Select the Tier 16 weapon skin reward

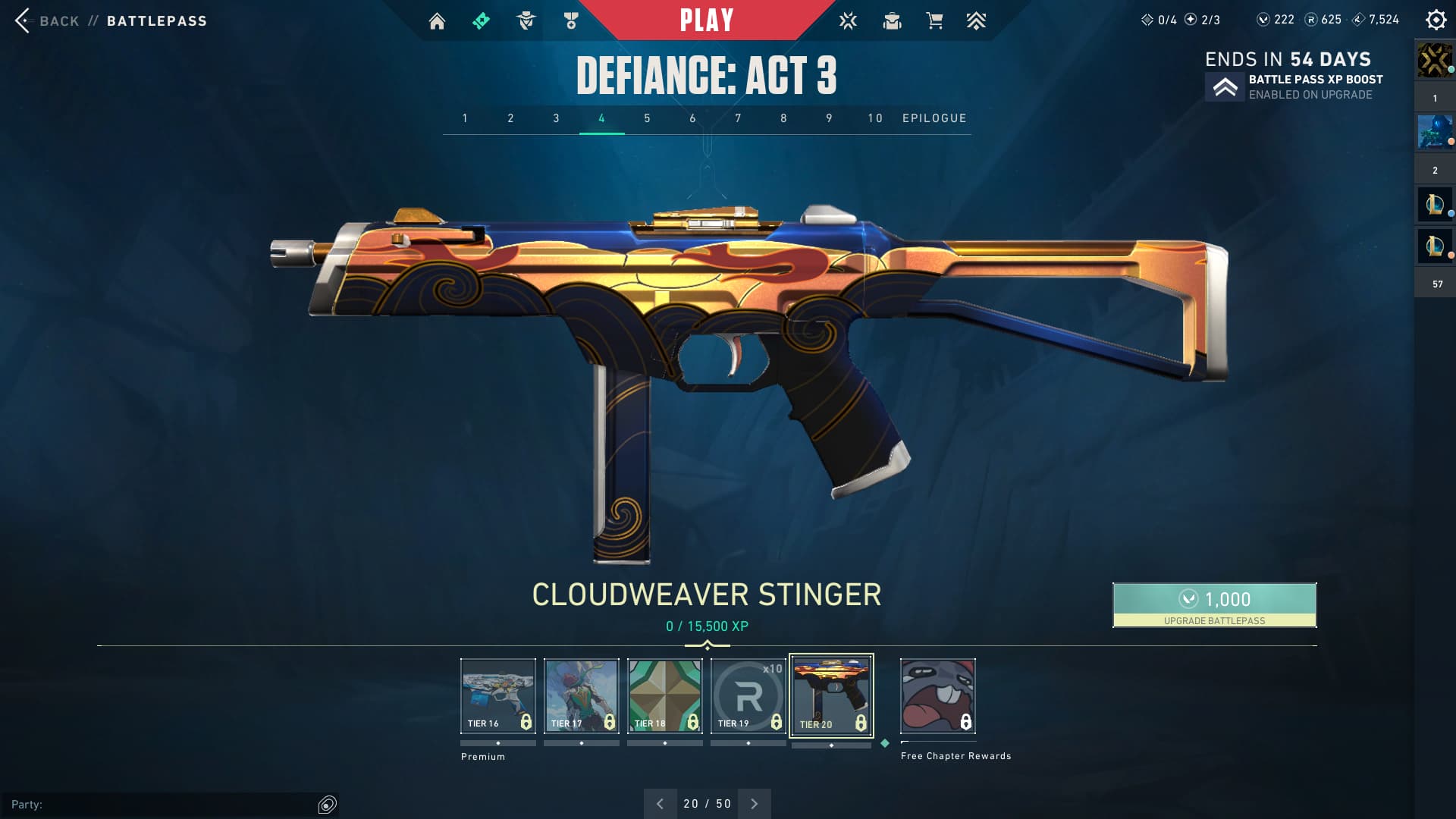tap(497, 695)
